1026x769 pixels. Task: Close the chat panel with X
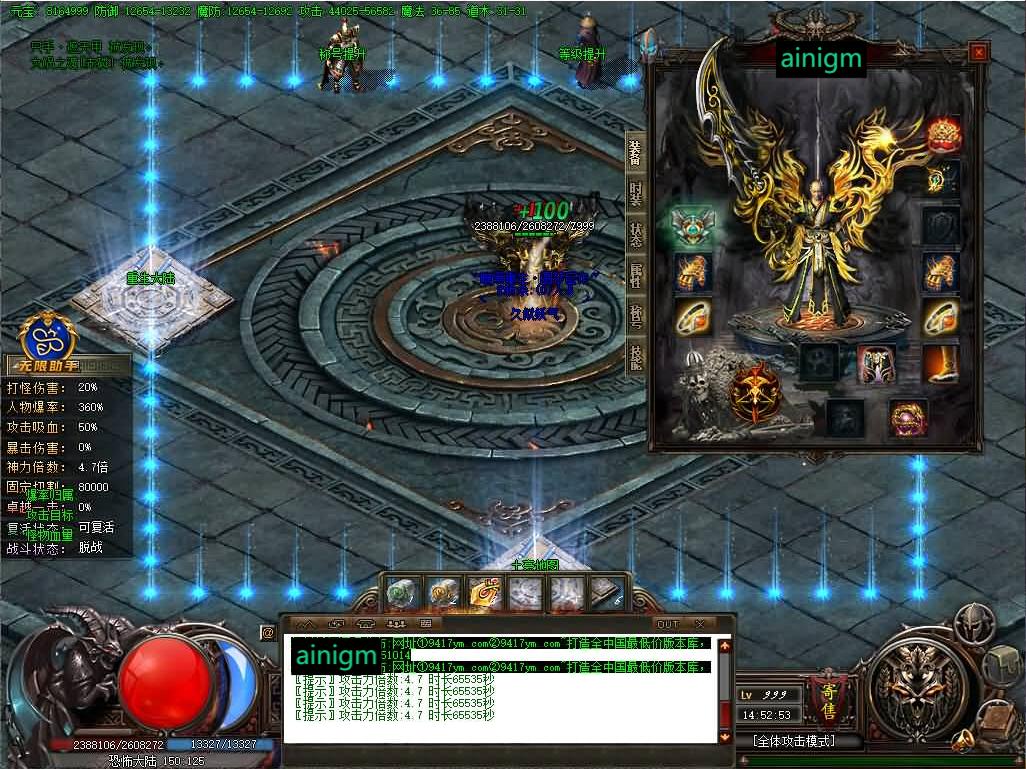coord(700,625)
